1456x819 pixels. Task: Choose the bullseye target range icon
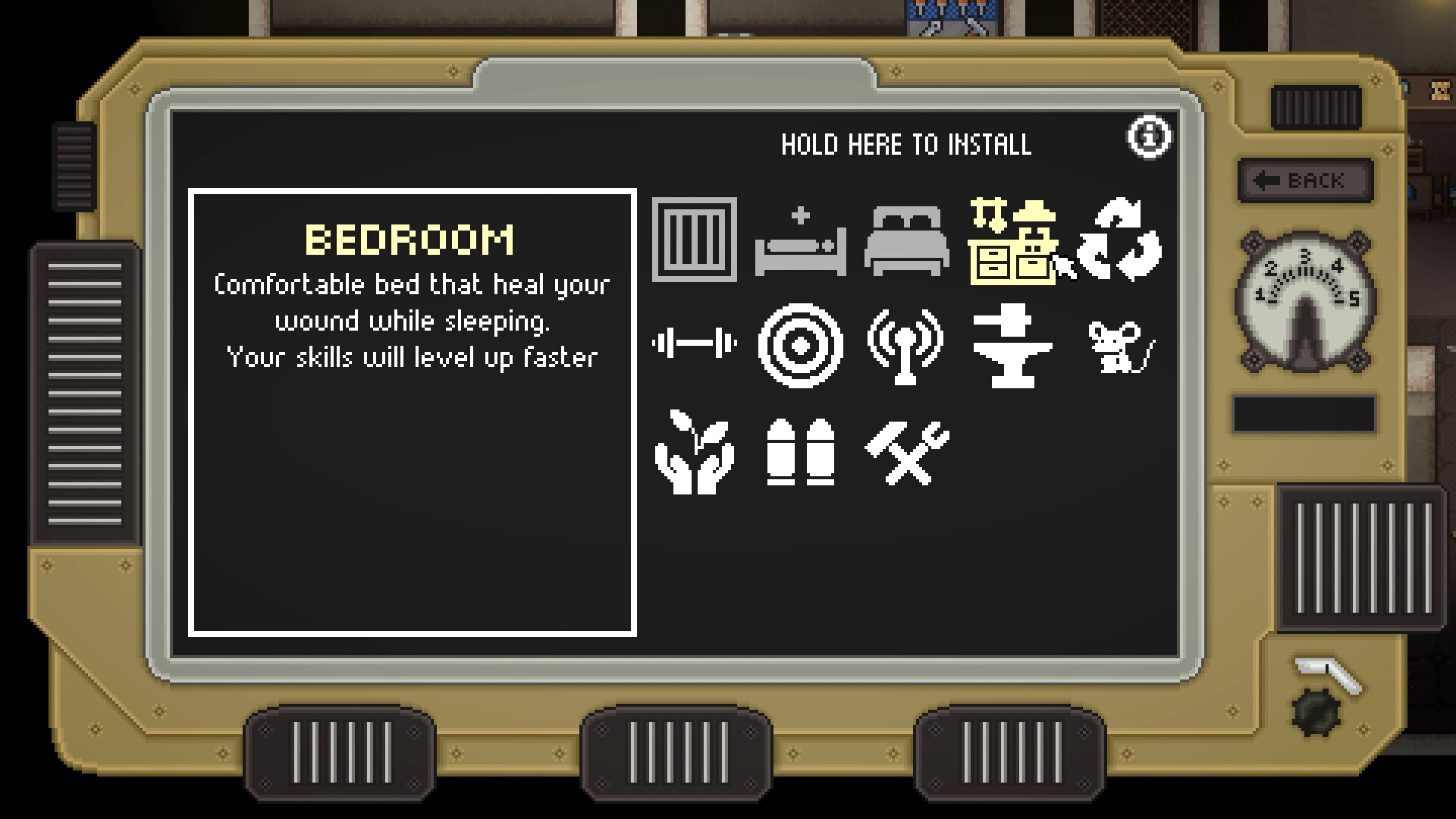[800, 345]
